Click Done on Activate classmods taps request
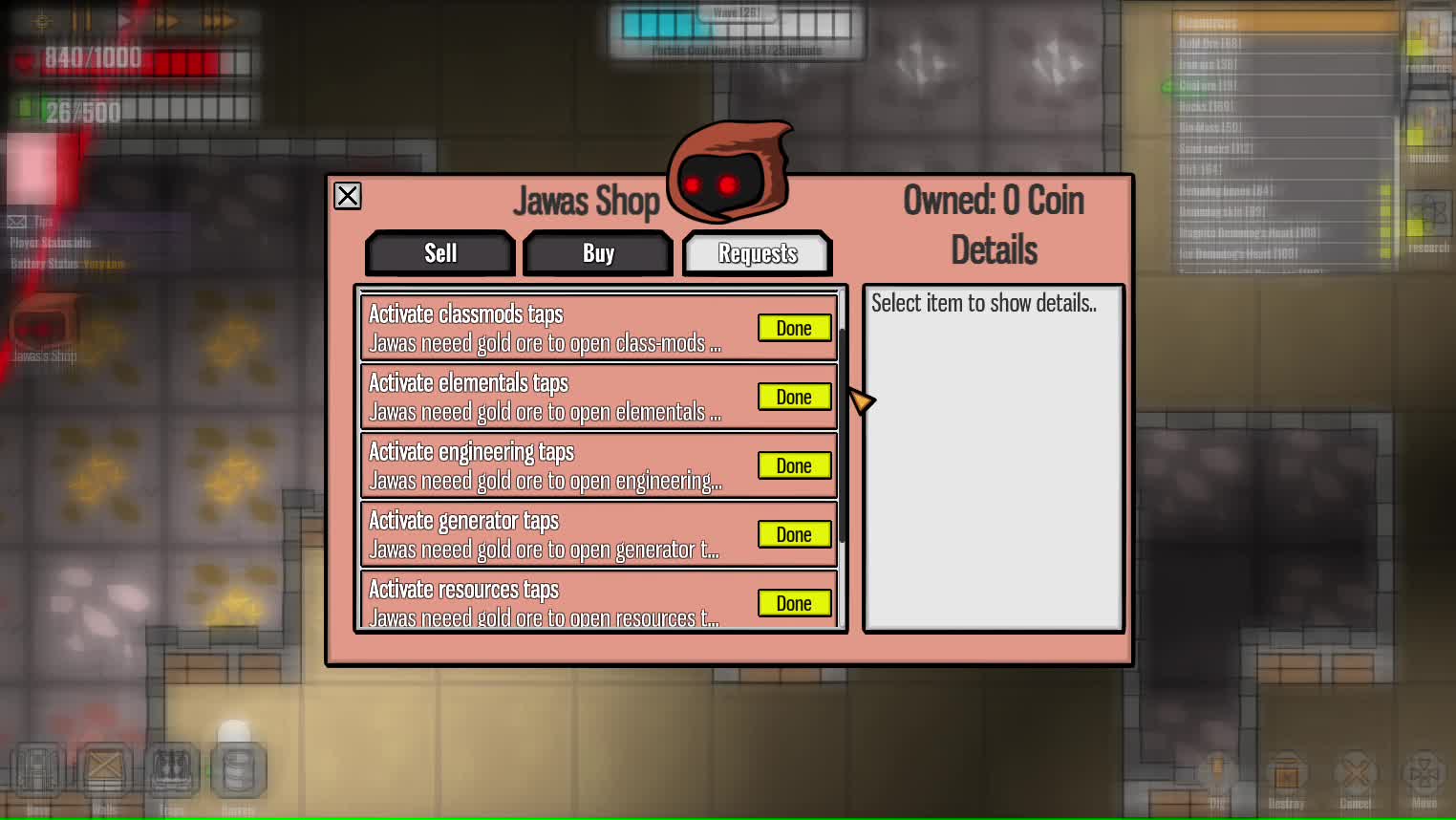The width and height of the screenshot is (1456, 820). click(x=794, y=328)
